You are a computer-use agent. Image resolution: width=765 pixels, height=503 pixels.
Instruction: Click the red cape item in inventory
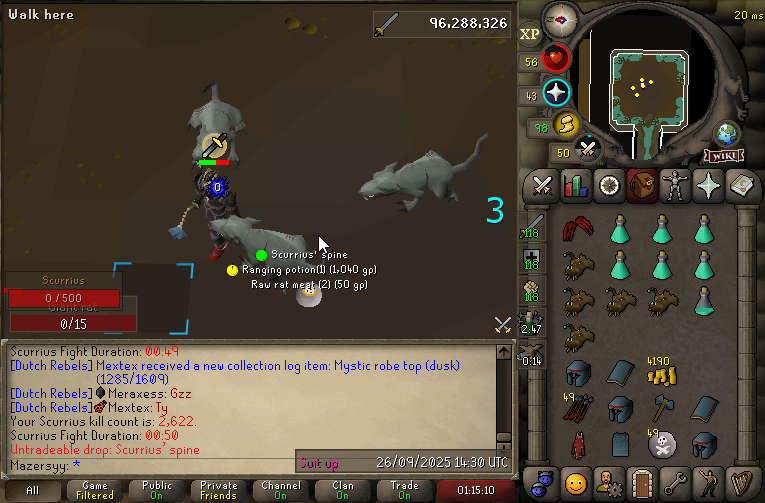pyautogui.click(x=576, y=443)
